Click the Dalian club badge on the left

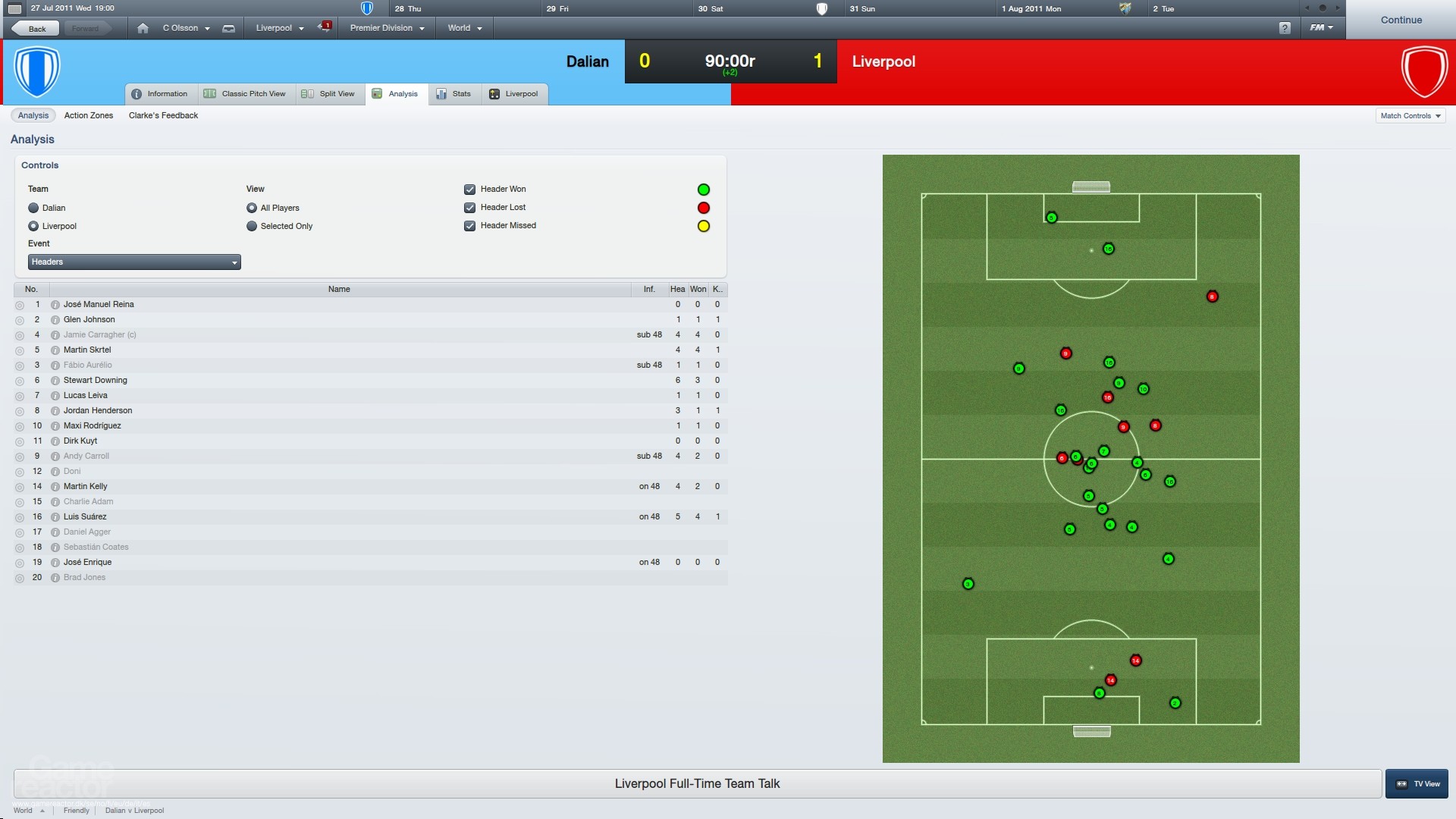click(x=36, y=72)
